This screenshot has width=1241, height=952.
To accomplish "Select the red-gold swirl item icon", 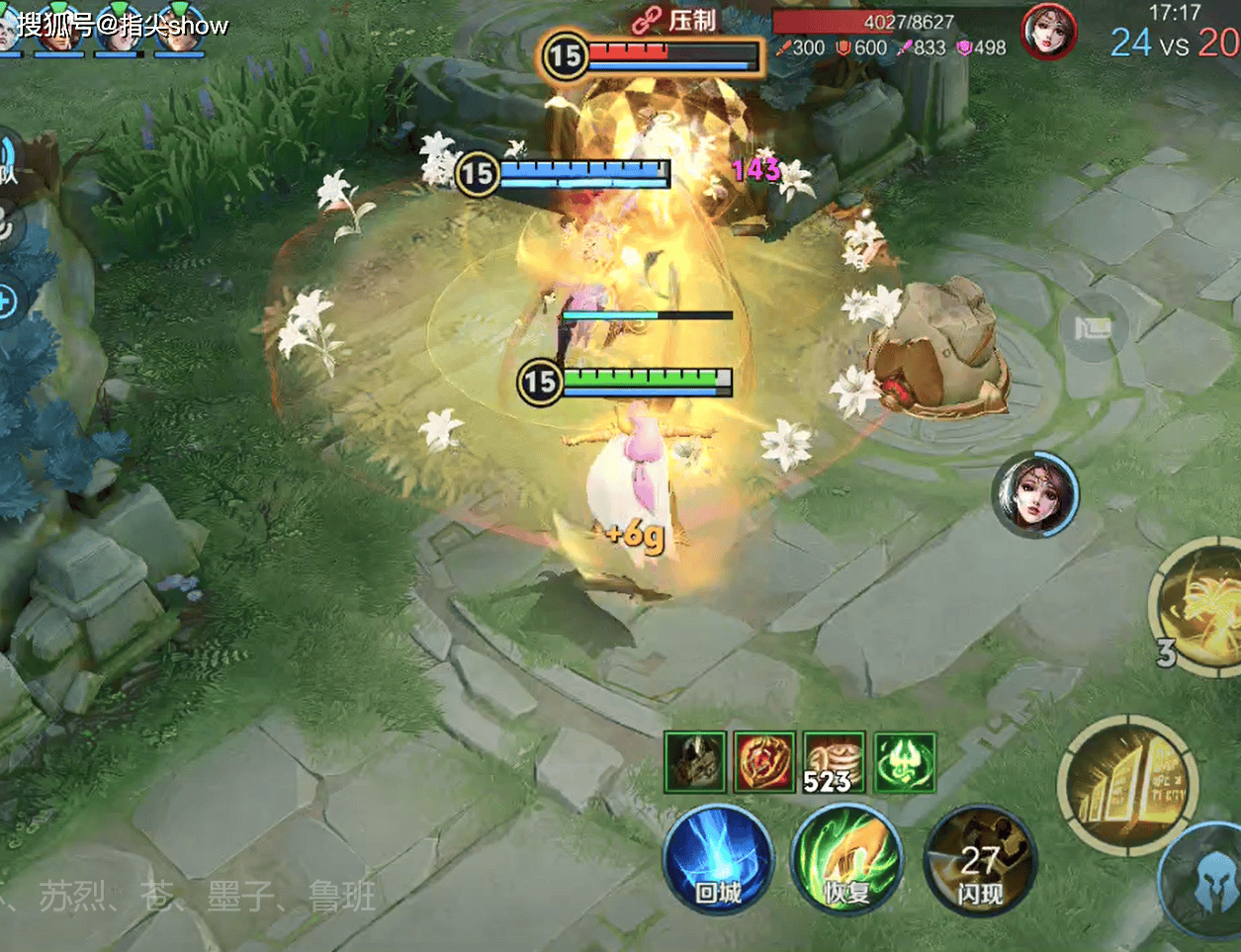I will click(764, 762).
